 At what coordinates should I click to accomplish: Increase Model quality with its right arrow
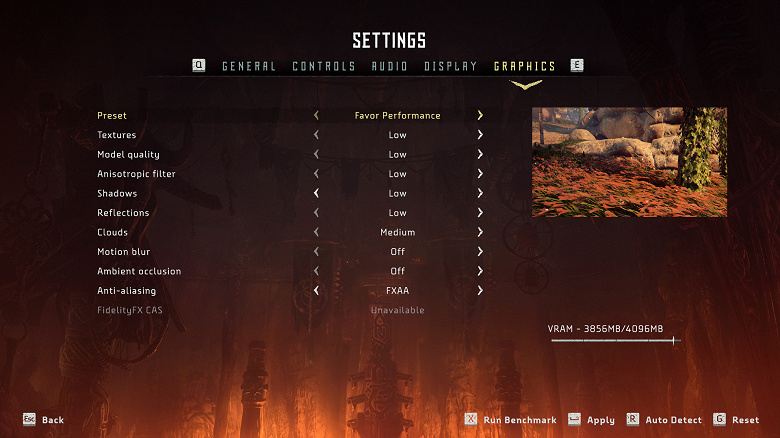(x=480, y=155)
